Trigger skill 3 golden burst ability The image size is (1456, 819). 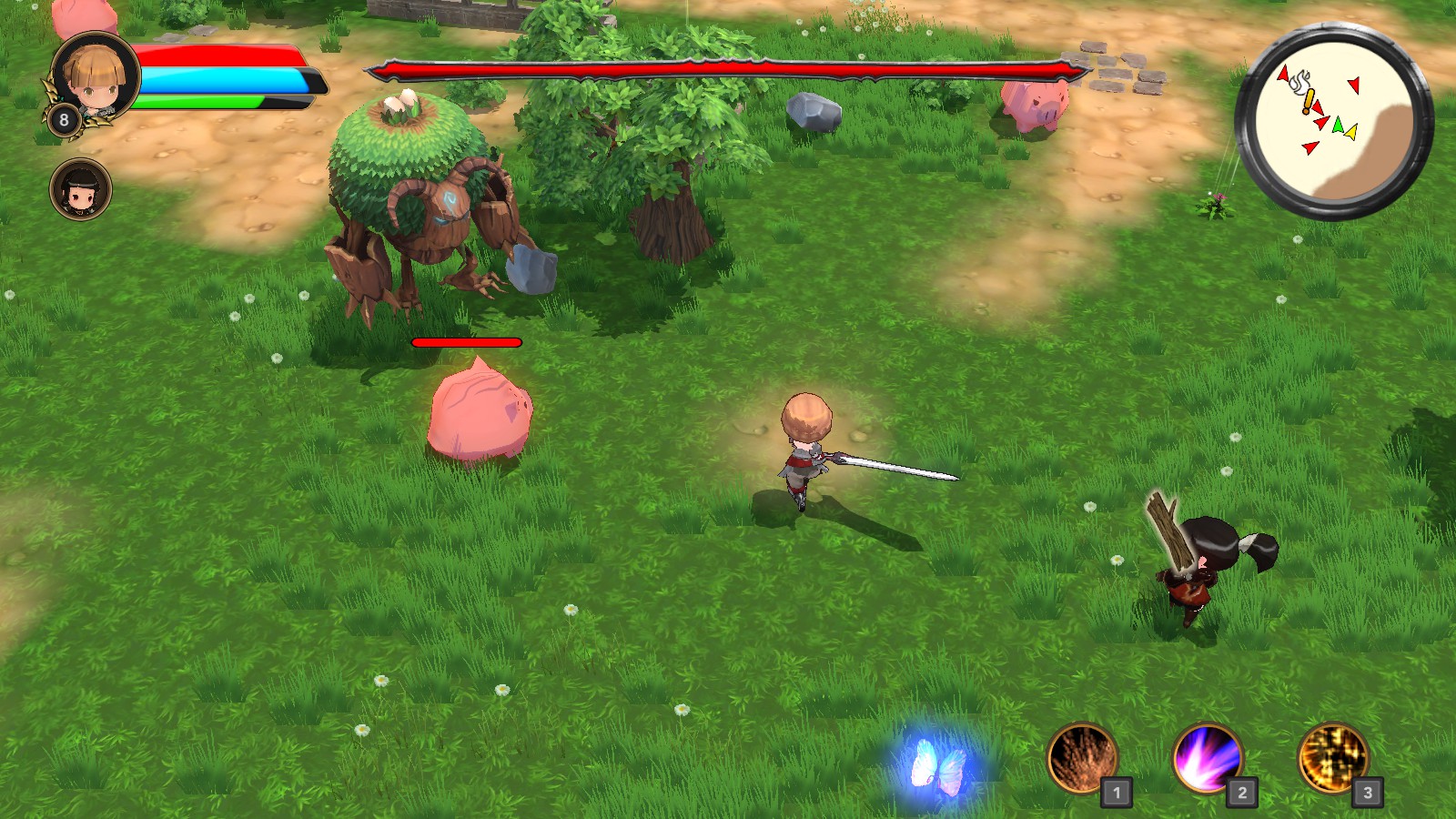(1333, 758)
